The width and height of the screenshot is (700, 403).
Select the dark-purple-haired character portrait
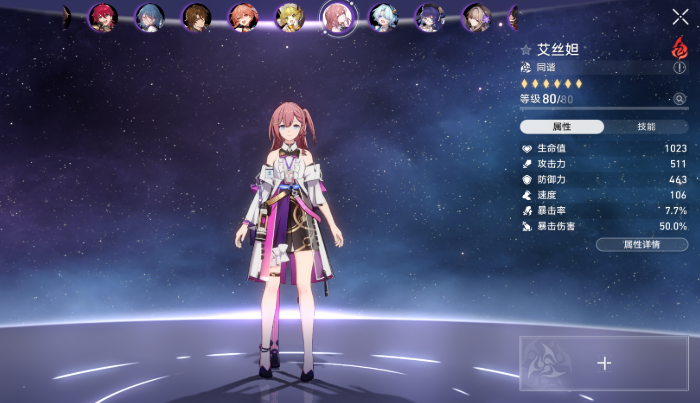430,17
